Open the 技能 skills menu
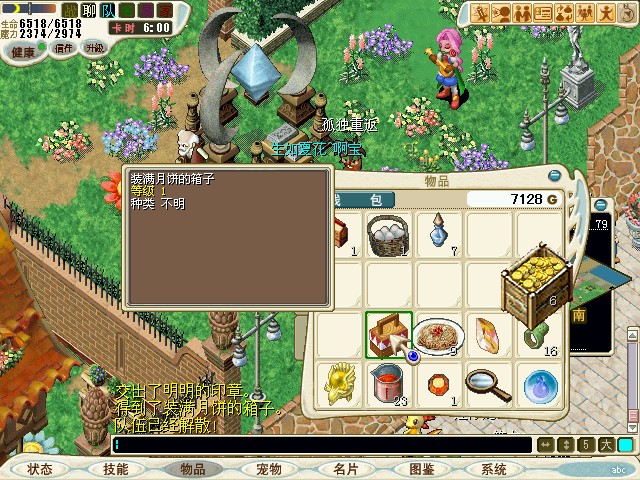The height and width of the screenshot is (480, 640). click(x=115, y=468)
